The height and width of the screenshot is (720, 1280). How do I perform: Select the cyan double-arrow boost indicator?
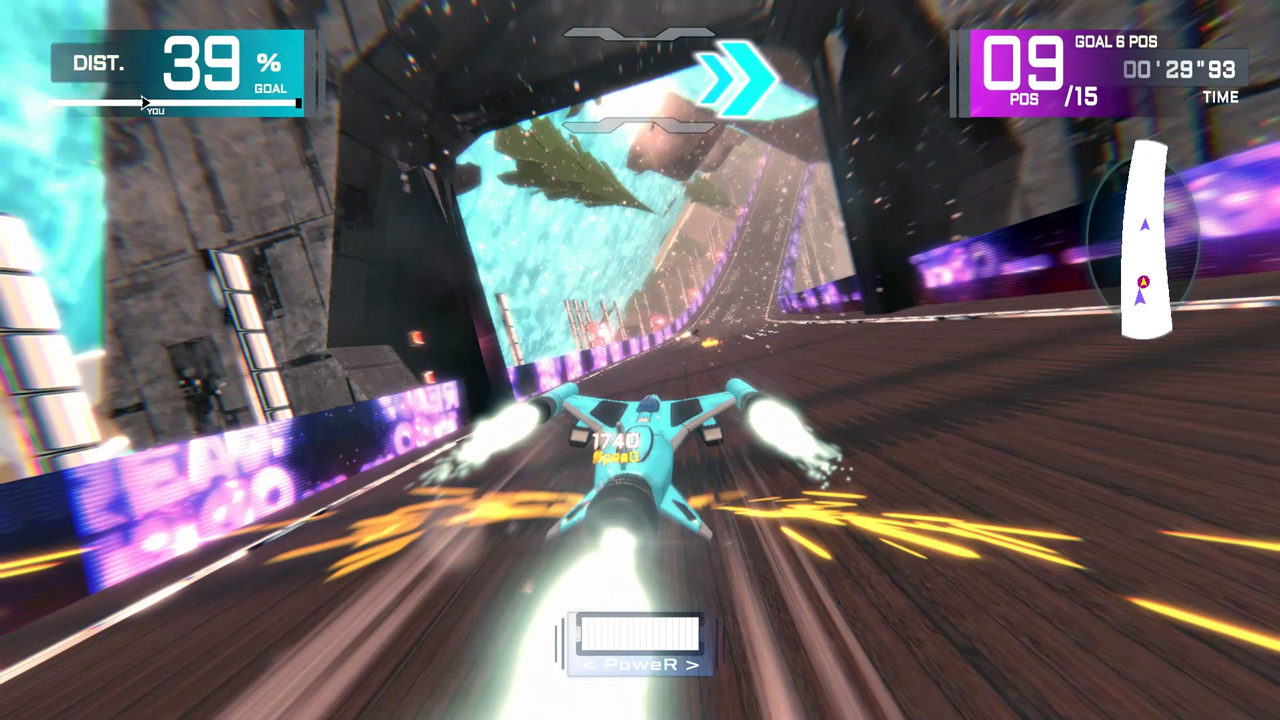[737, 80]
